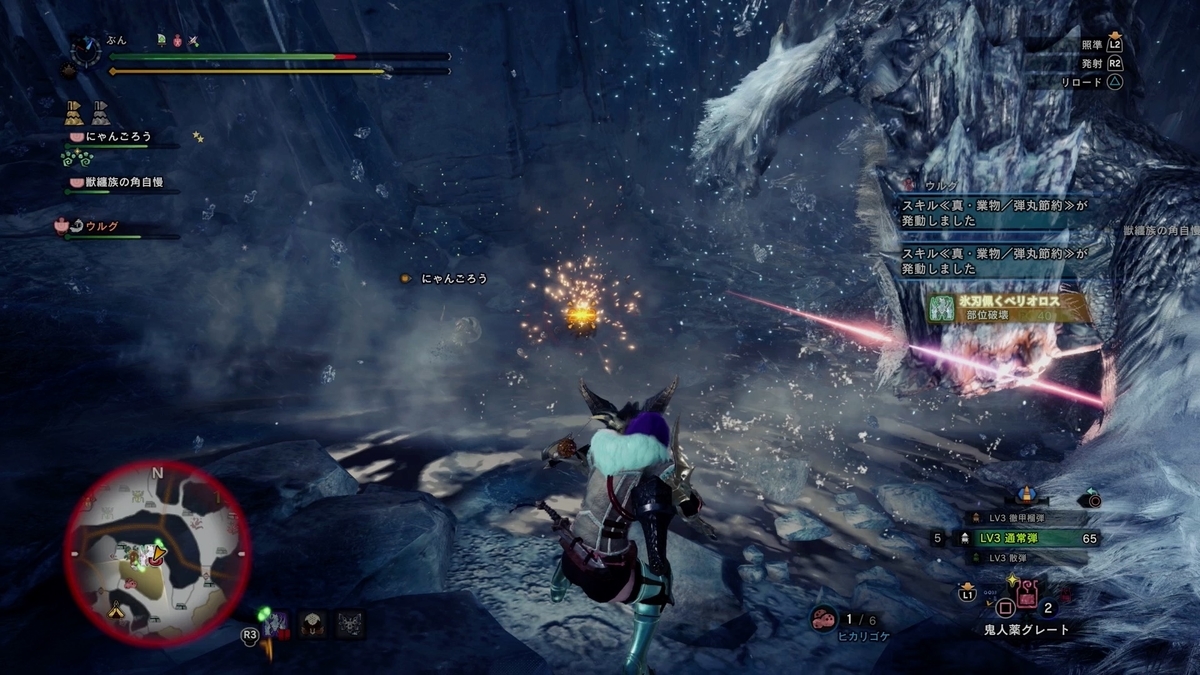Select party member 獣纏族の角自慢

point(116,183)
